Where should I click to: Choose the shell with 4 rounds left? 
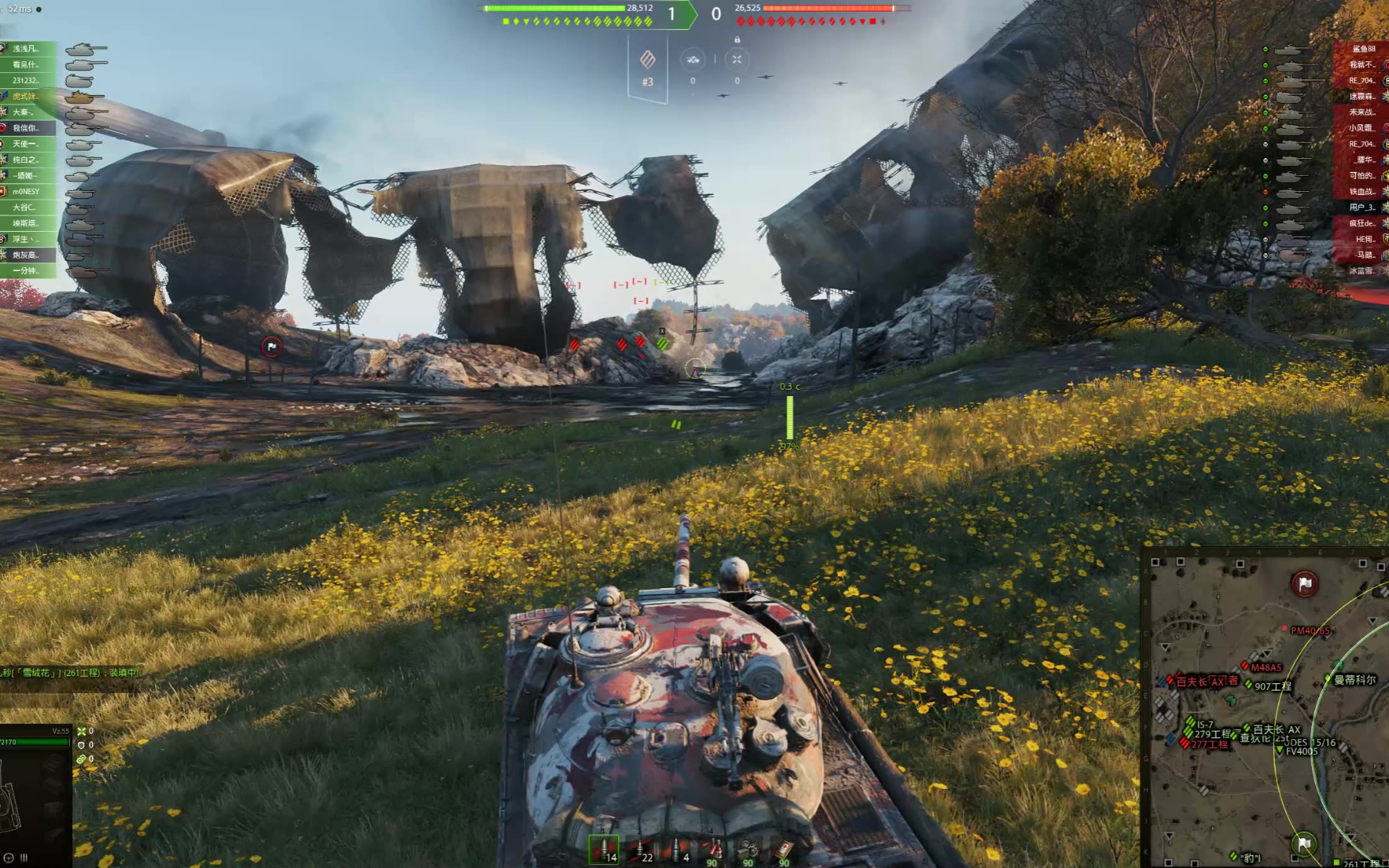click(677, 850)
